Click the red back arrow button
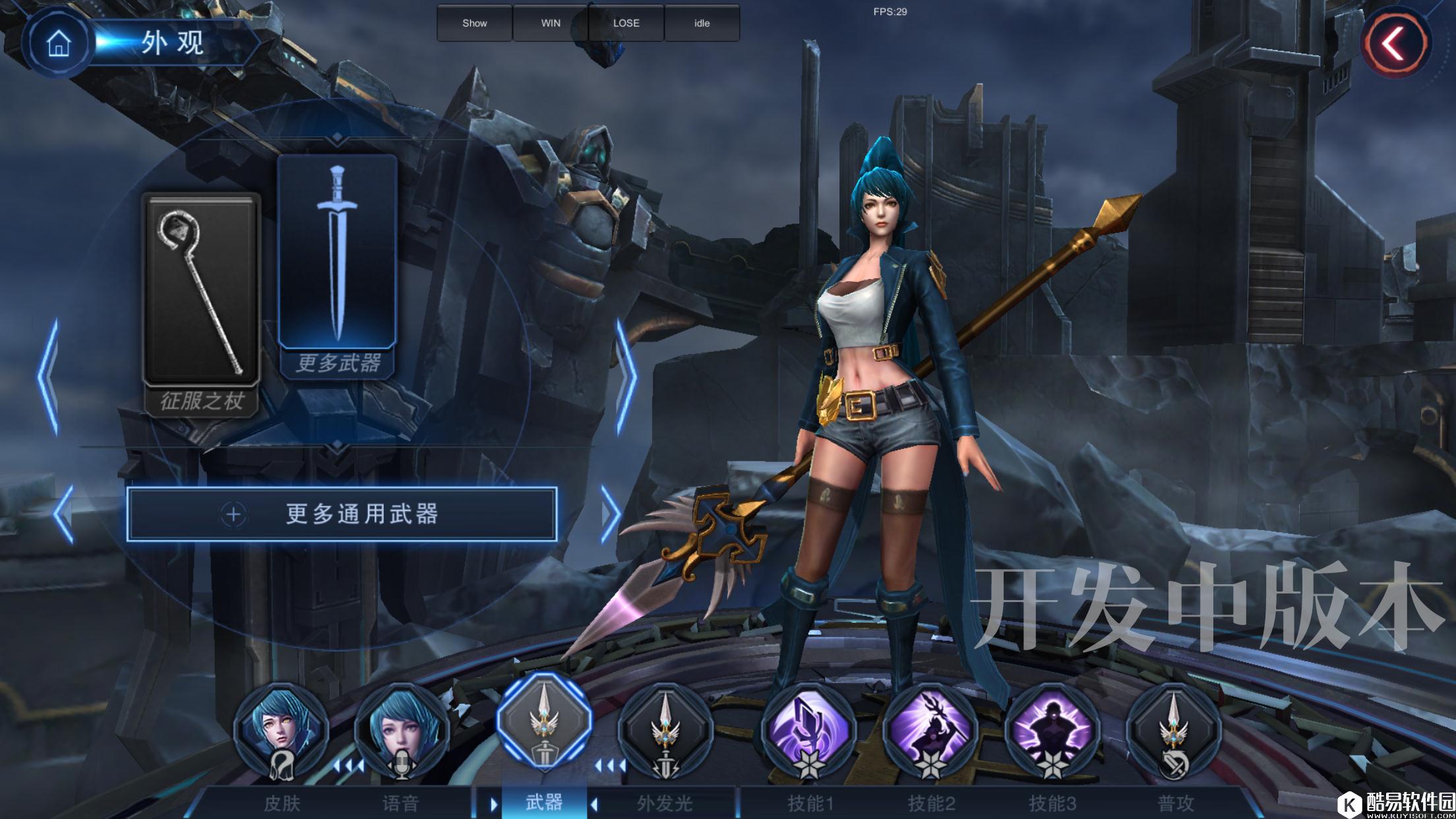 tap(1395, 45)
